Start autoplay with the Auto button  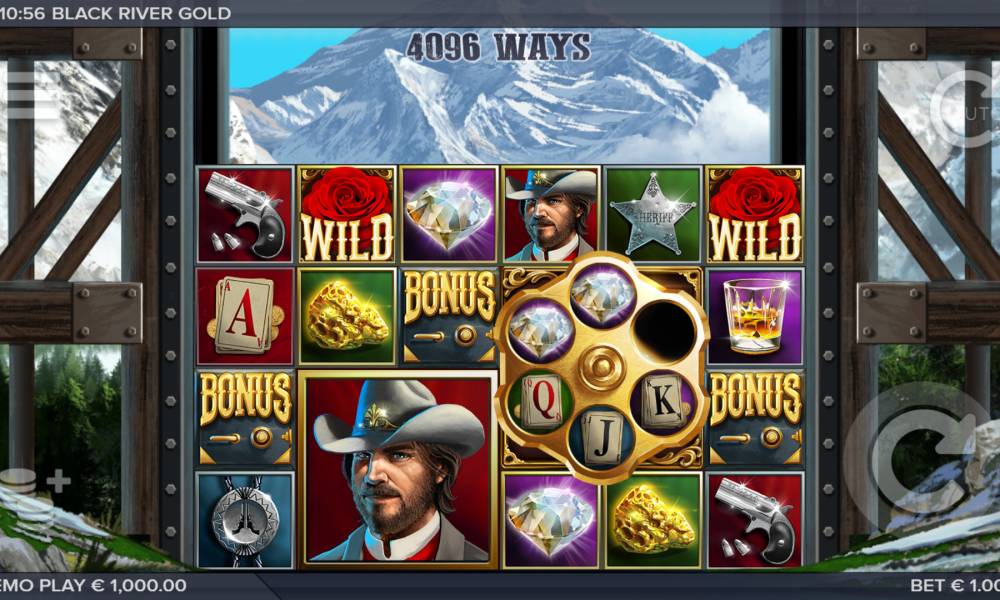coord(966,109)
